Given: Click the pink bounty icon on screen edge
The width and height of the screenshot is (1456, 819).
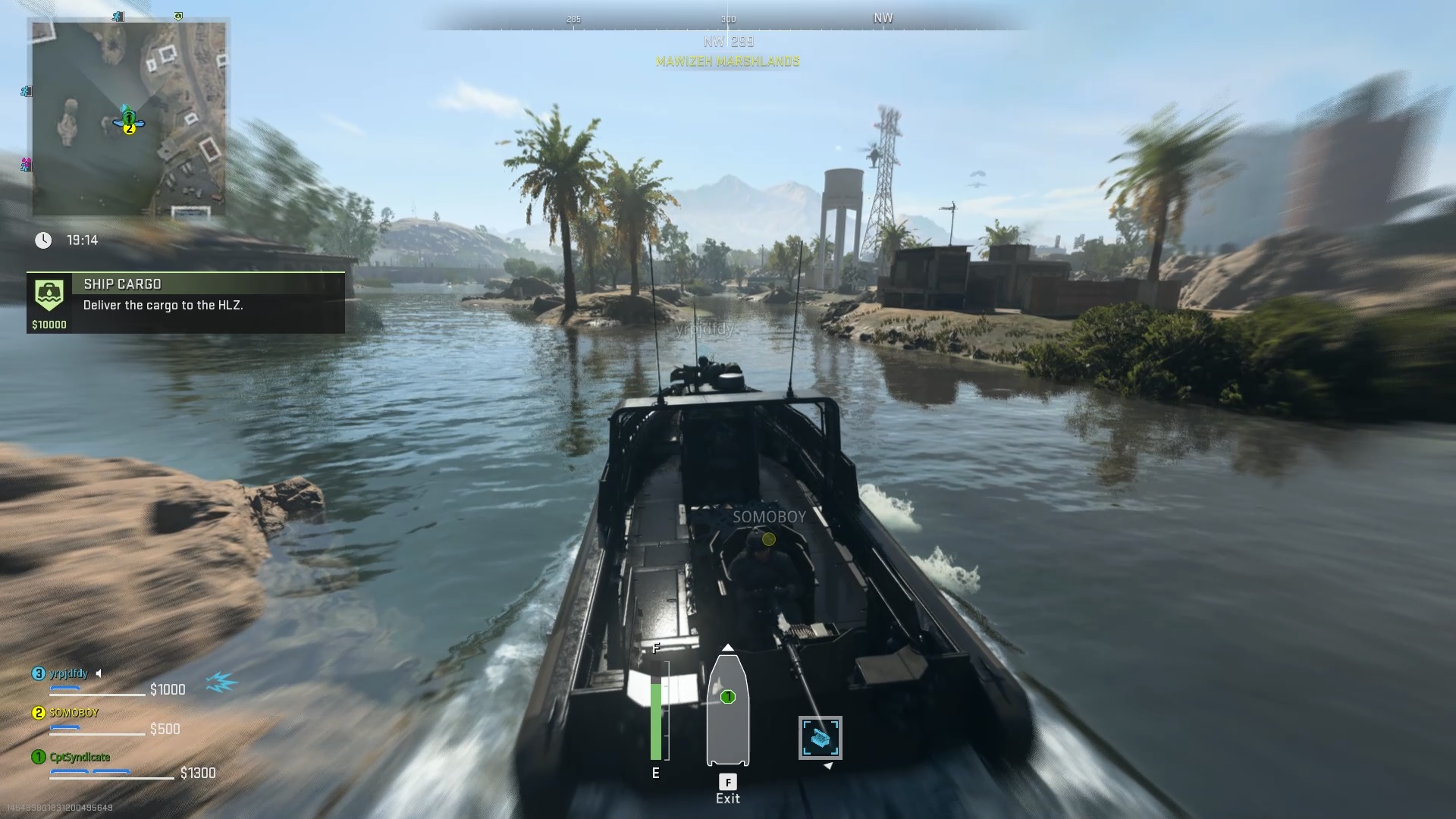Looking at the screenshot, I should (x=25, y=162).
